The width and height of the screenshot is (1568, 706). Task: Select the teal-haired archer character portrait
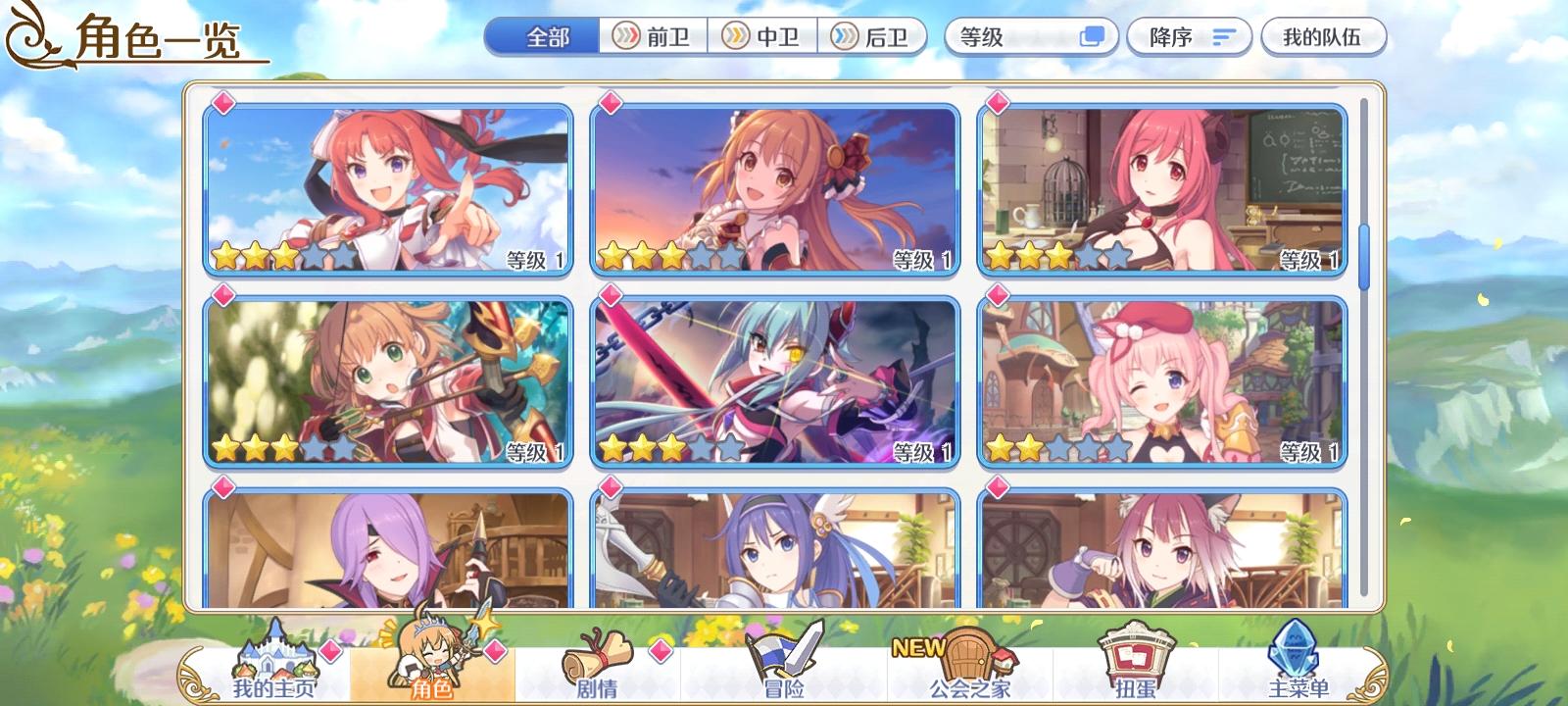773,380
